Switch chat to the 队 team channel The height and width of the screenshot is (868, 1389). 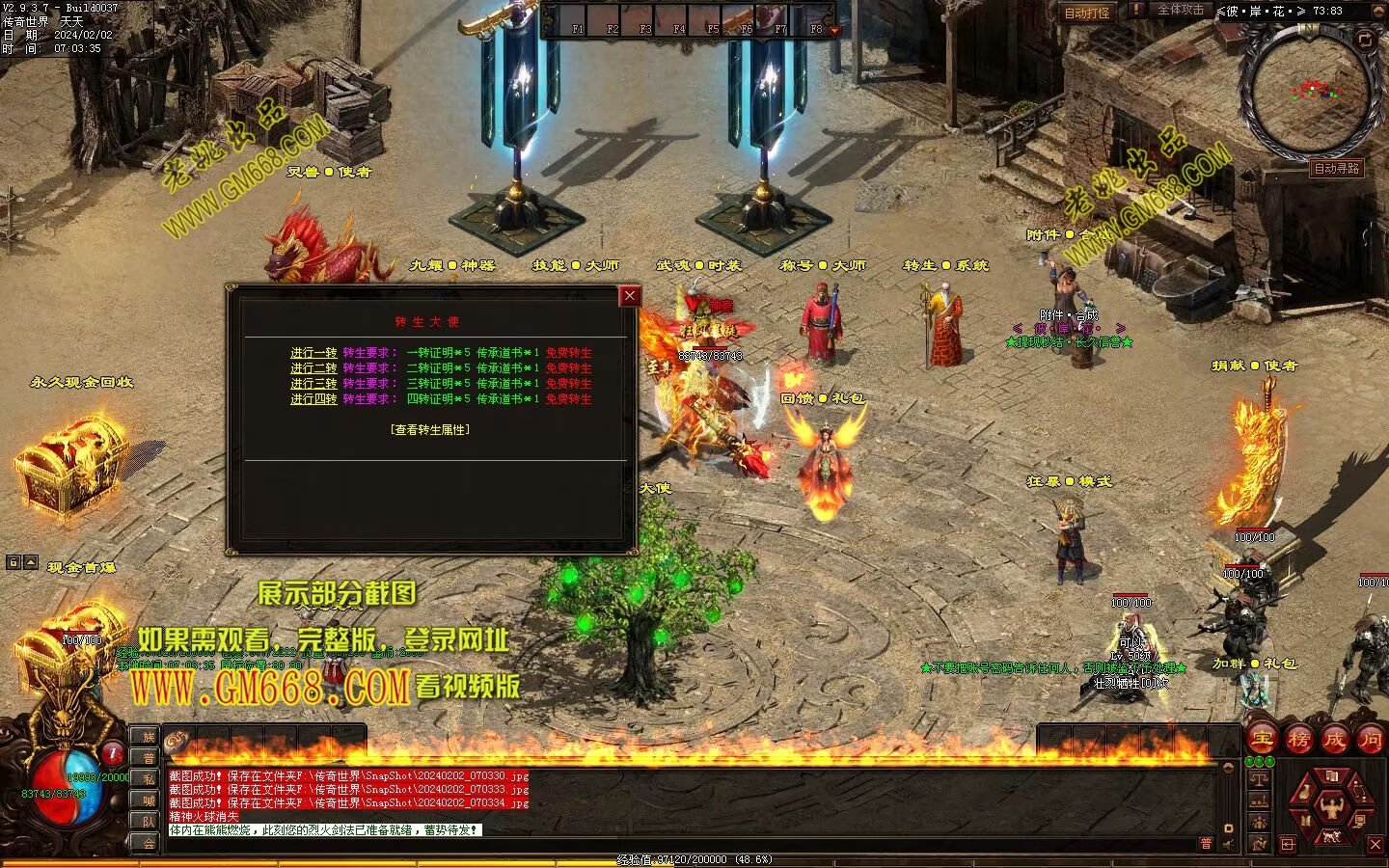coord(149,822)
